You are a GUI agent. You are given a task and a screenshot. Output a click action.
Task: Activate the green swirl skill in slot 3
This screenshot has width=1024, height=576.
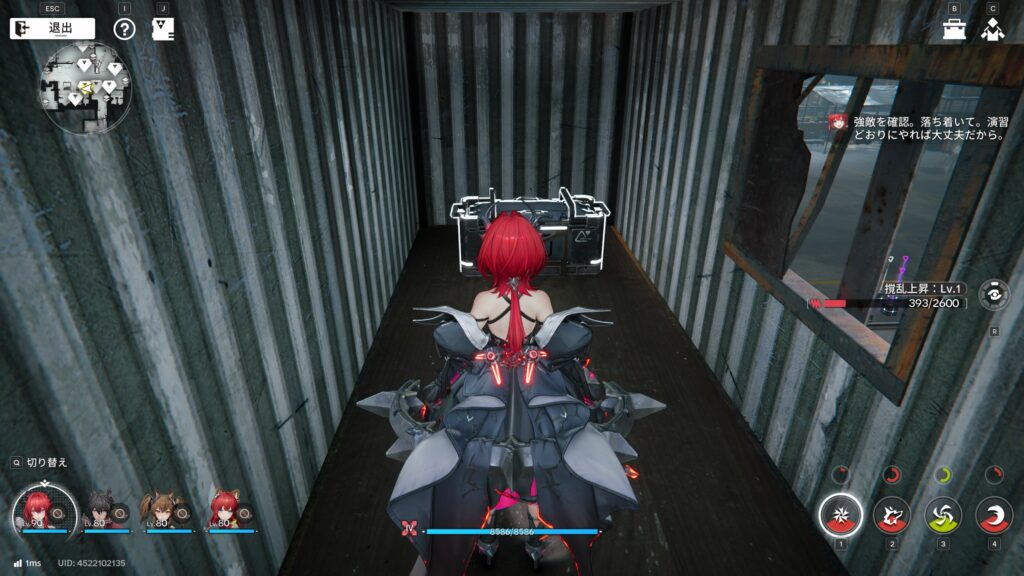coord(943,515)
